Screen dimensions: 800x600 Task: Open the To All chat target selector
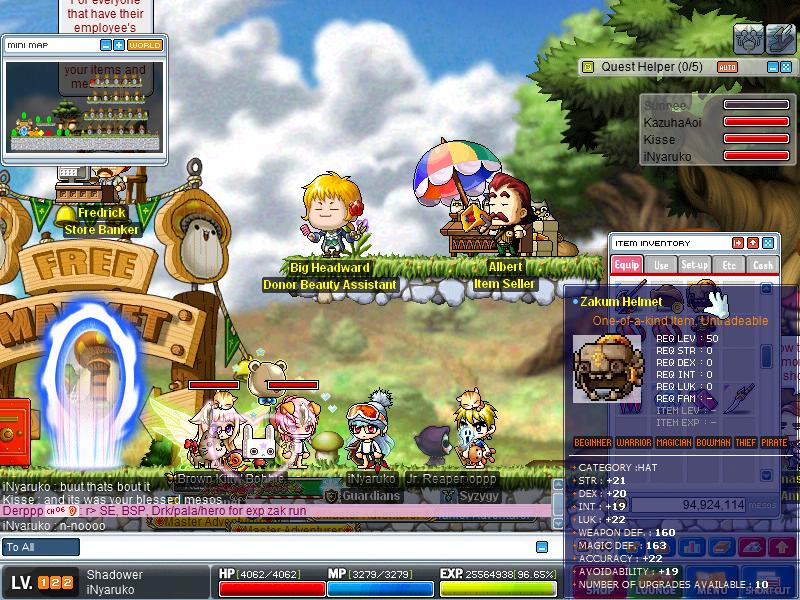pos(41,547)
